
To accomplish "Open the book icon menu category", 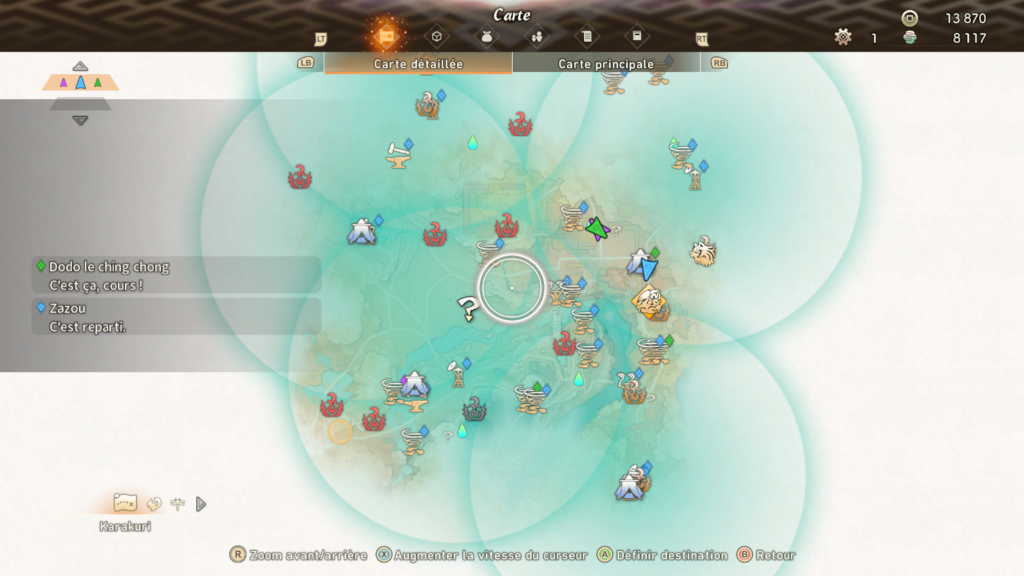I will [637, 37].
